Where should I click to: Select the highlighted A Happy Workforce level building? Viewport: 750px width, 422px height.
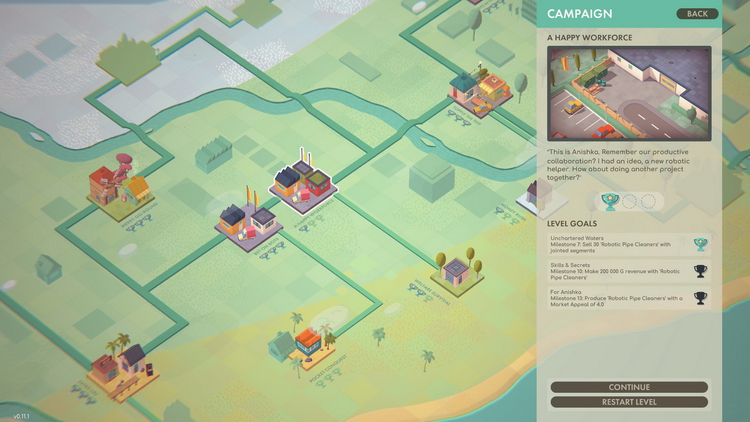point(304,180)
